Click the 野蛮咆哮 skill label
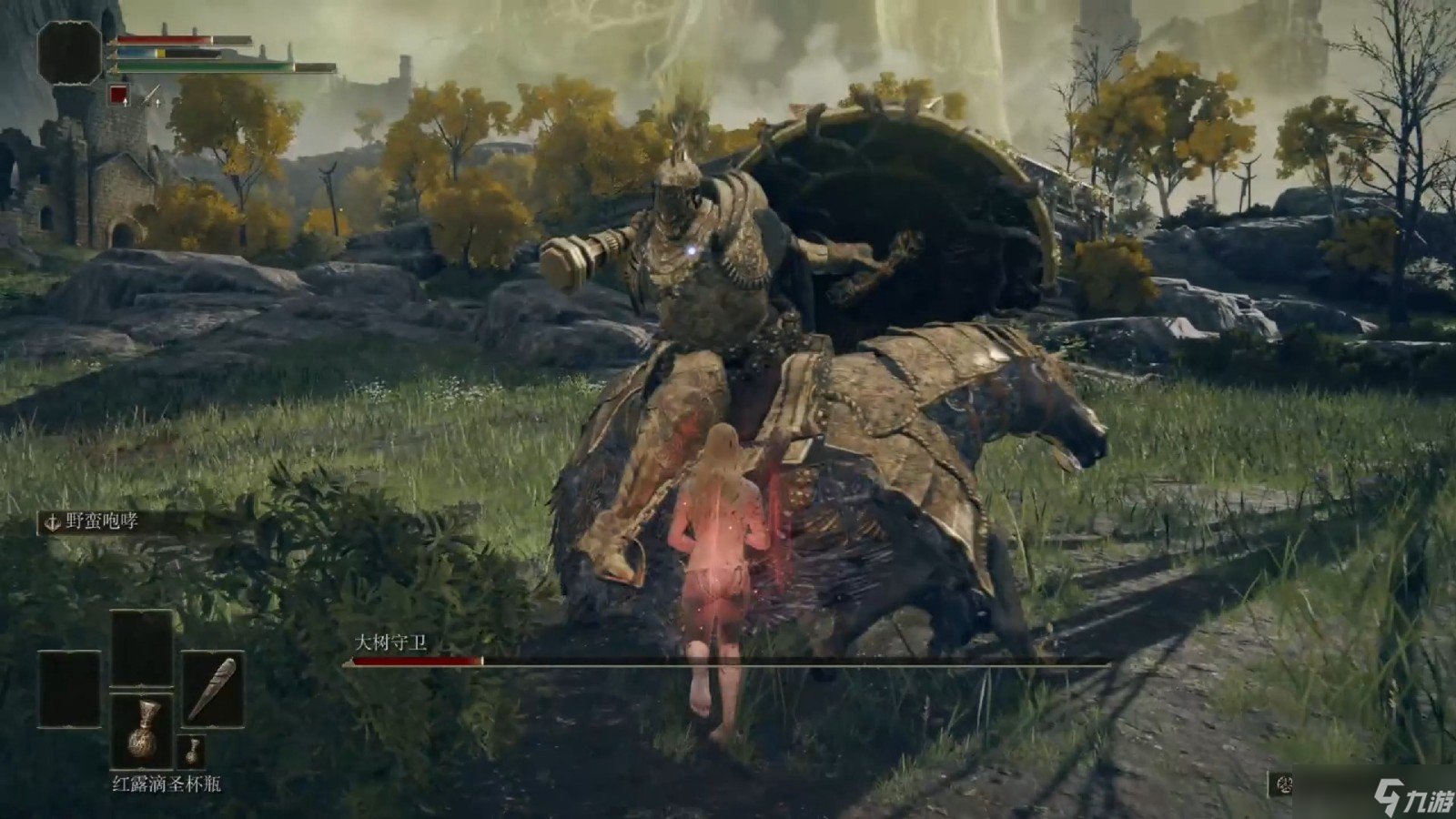Viewport: 1456px width, 819px height. 101,521
